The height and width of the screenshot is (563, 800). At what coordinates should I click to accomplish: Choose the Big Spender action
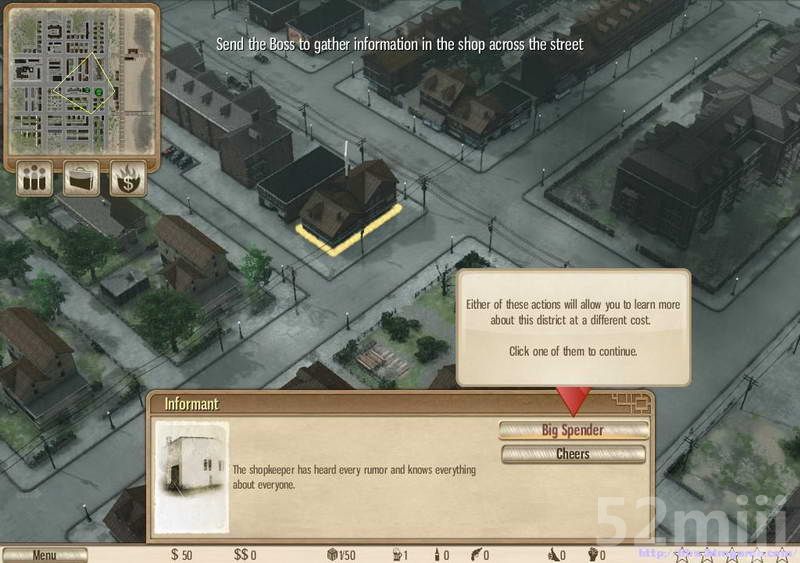click(573, 430)
